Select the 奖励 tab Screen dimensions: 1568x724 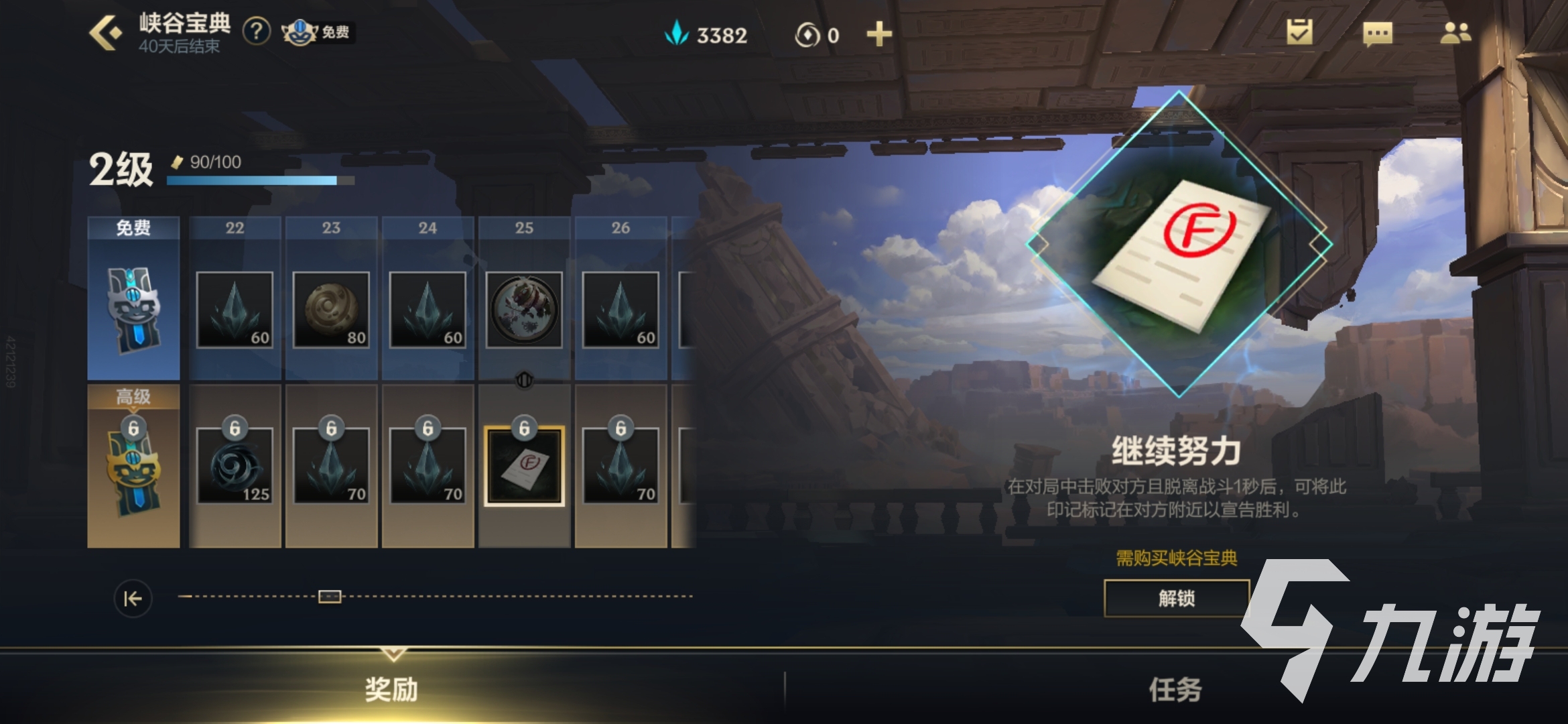[391, 689]
